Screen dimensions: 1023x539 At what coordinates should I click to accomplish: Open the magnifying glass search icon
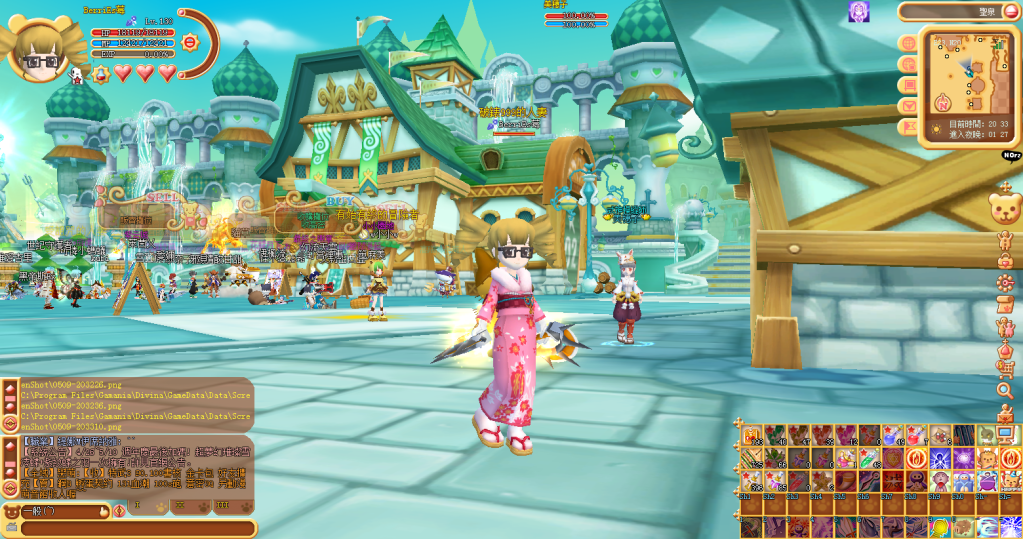[1005, 390]
